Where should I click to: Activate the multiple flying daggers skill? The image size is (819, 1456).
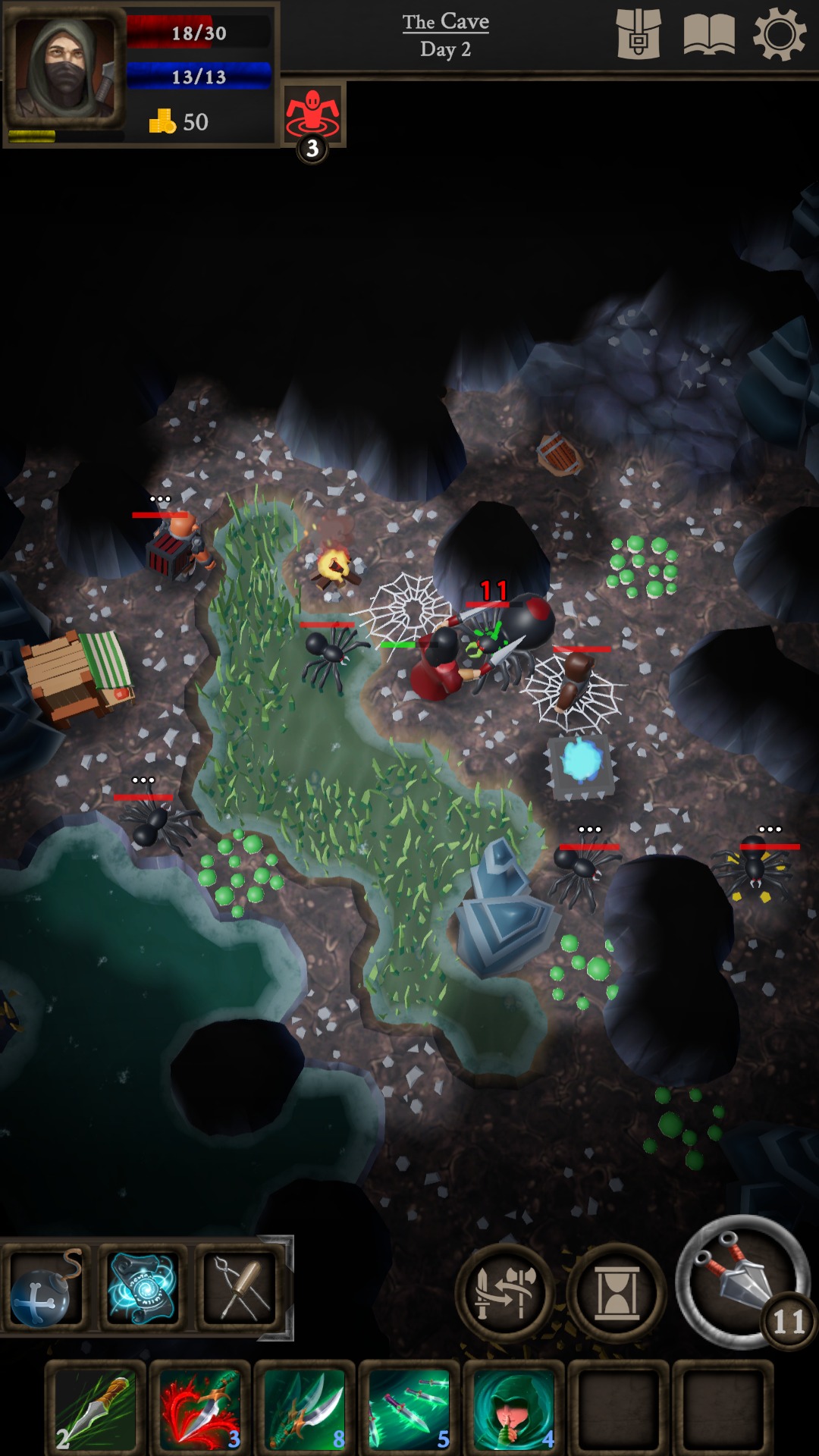(x=409, y=1407)
